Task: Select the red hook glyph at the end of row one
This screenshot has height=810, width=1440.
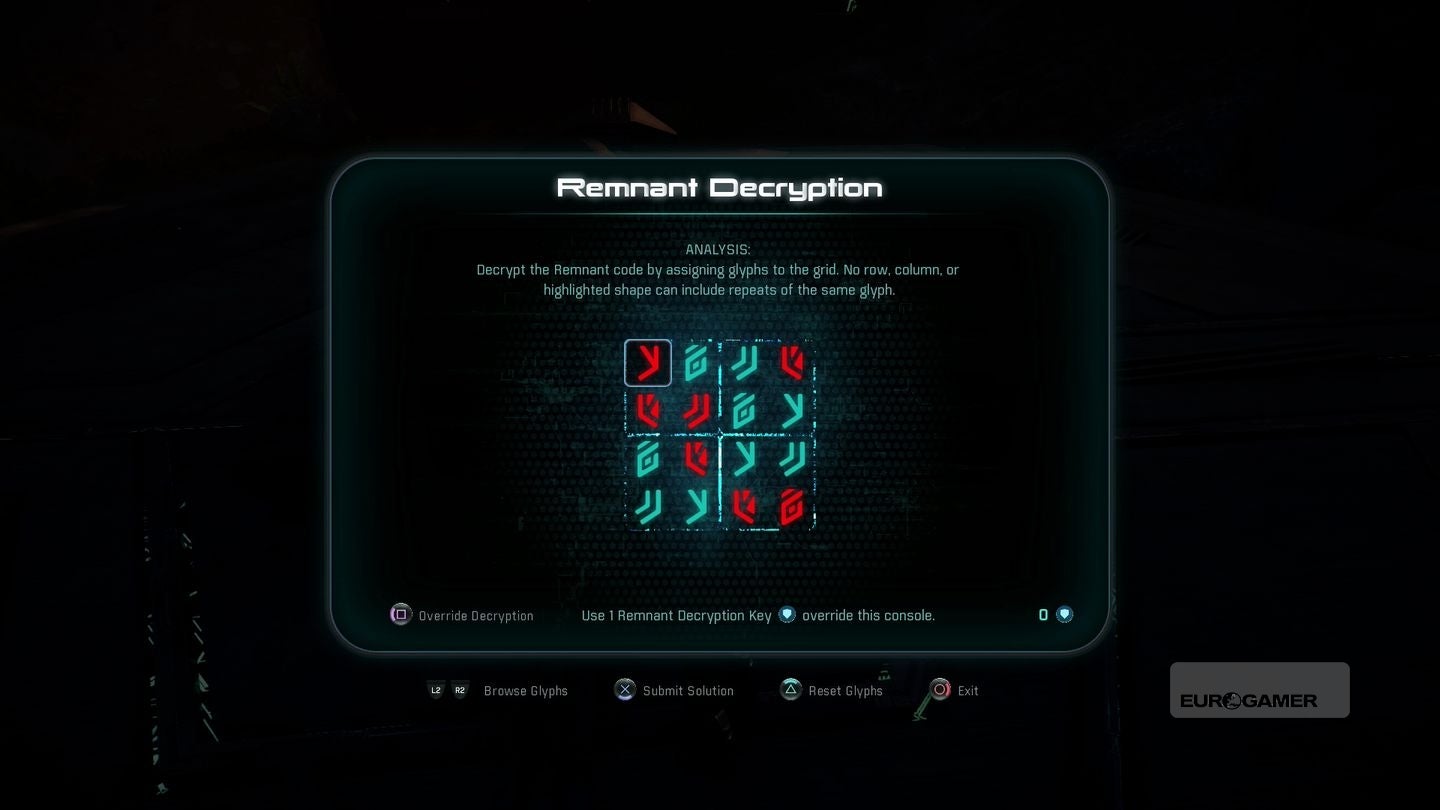Action: 793,363
